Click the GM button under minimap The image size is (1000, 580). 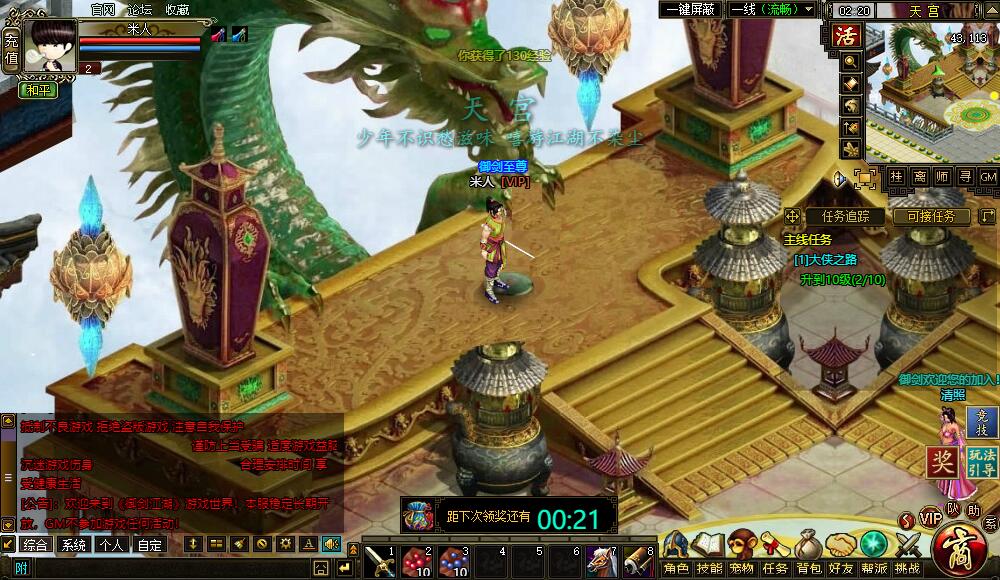(987, 177)
